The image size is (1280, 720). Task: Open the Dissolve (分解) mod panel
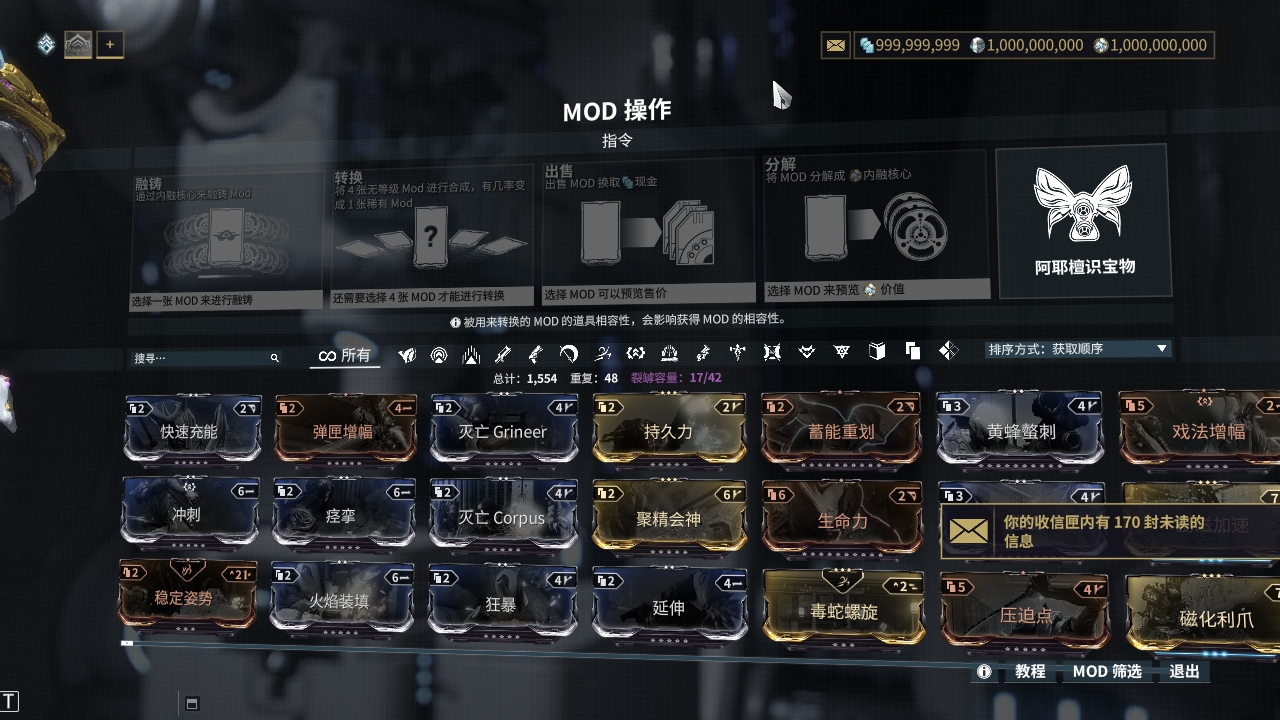[876, 225]
